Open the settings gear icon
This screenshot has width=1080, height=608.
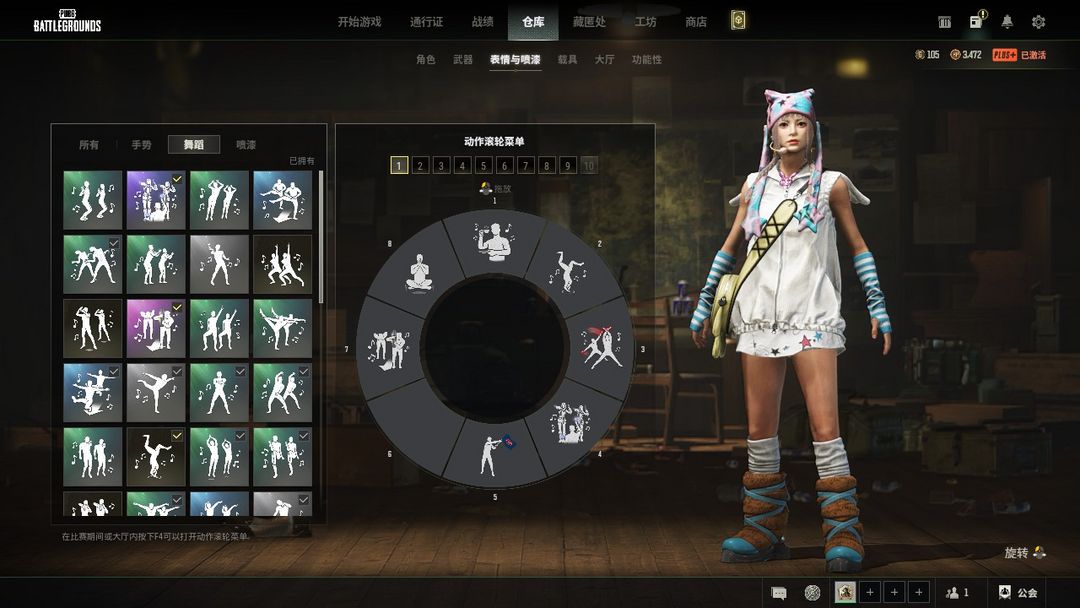pyautogui.click(x=1038, y=22)
